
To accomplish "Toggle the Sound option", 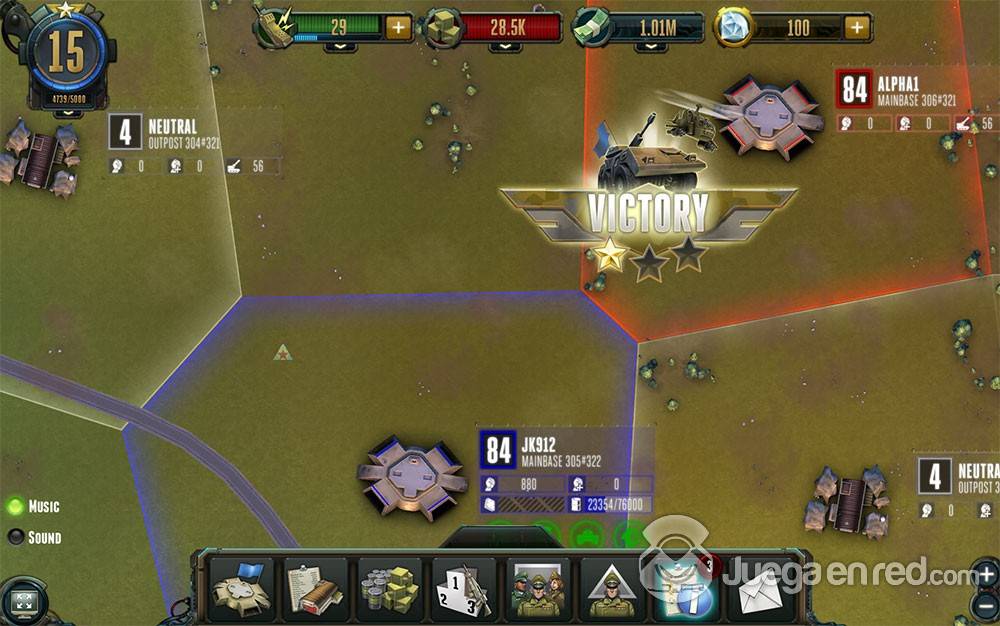I will (x=16, y=537).
